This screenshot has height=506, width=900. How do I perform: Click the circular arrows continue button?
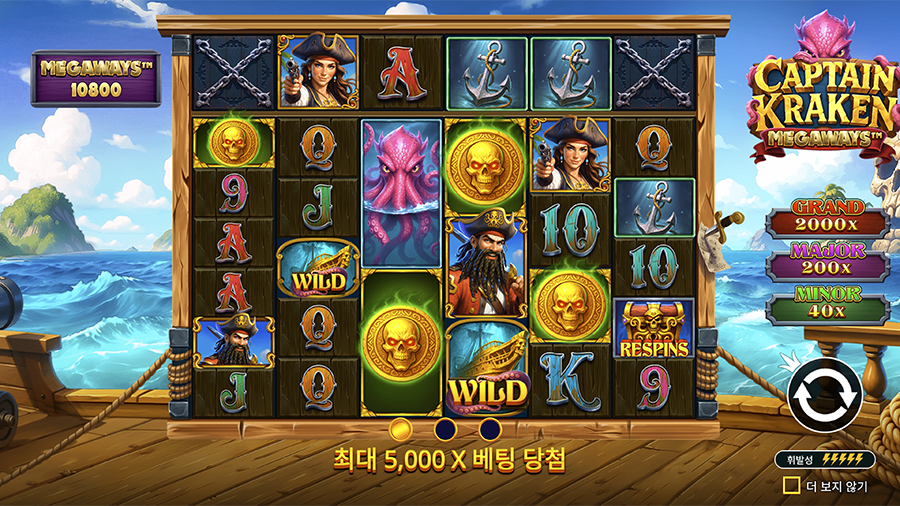tap(826, 397)
